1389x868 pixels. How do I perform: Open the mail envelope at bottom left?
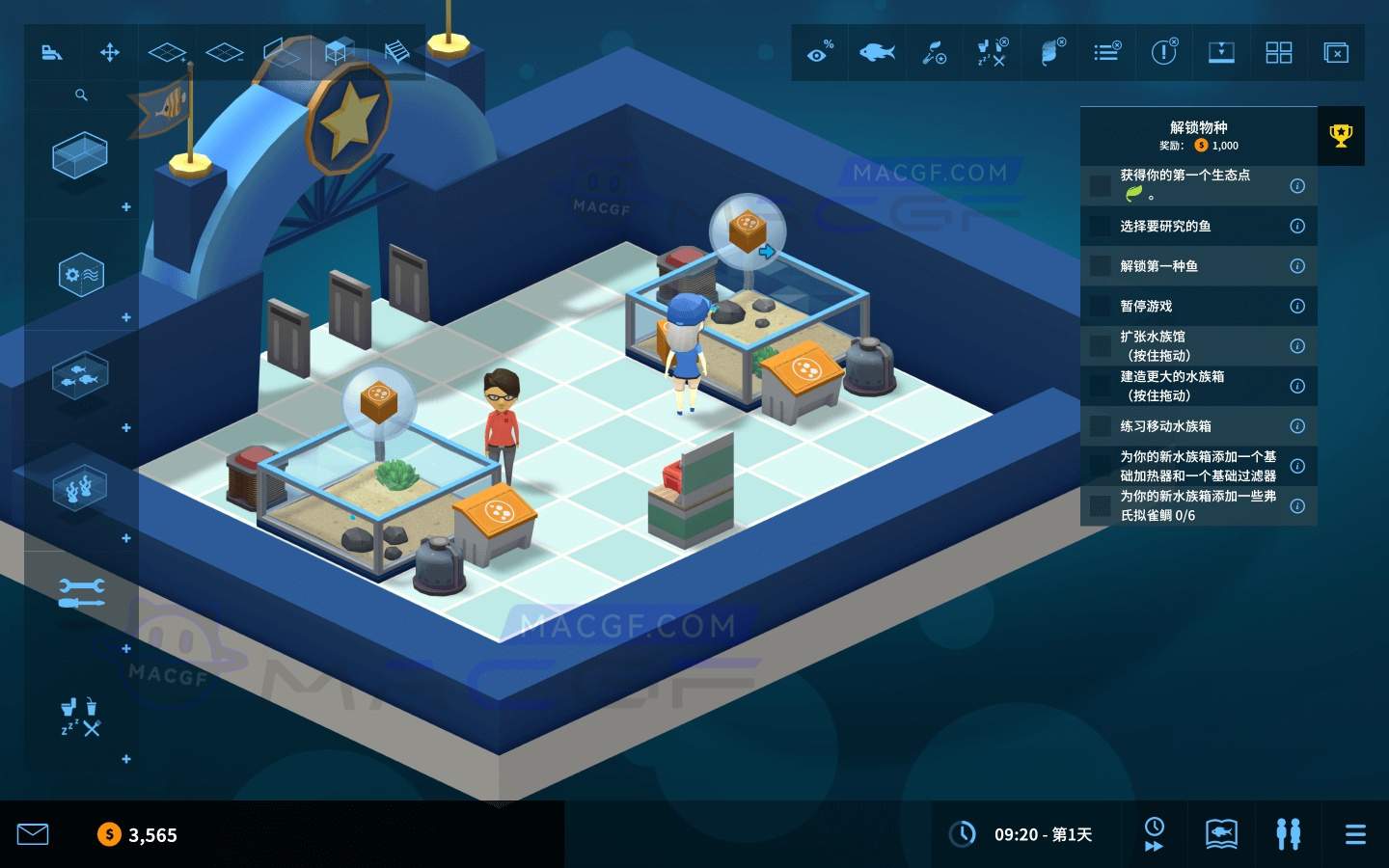(x=32, y=833)
